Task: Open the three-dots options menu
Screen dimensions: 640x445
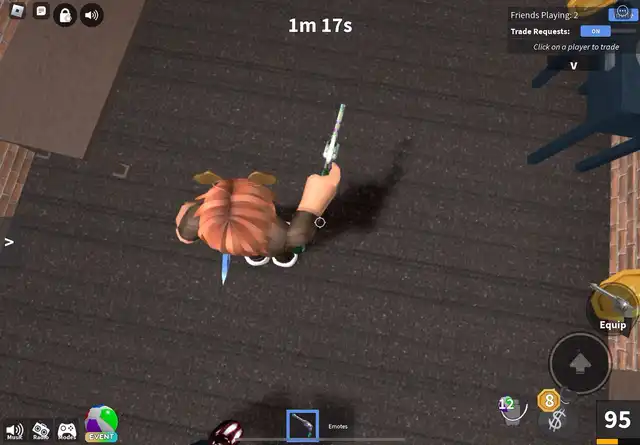Action: click(622, 11)
